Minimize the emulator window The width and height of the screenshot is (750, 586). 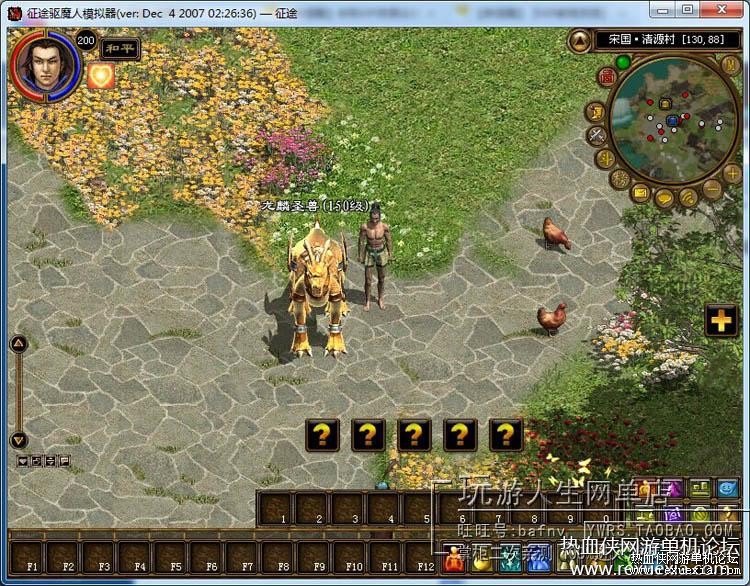click(663, 9)
